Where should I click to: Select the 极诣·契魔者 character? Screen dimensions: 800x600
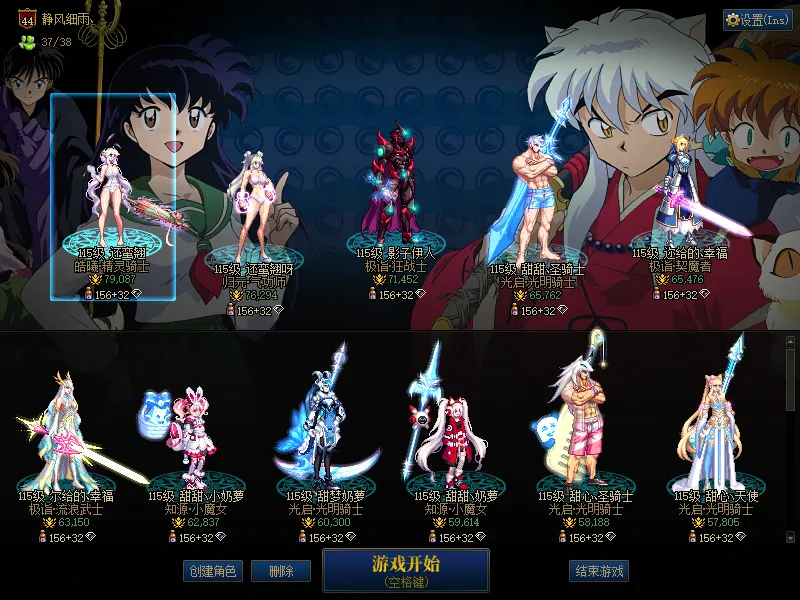pos(680,200)
